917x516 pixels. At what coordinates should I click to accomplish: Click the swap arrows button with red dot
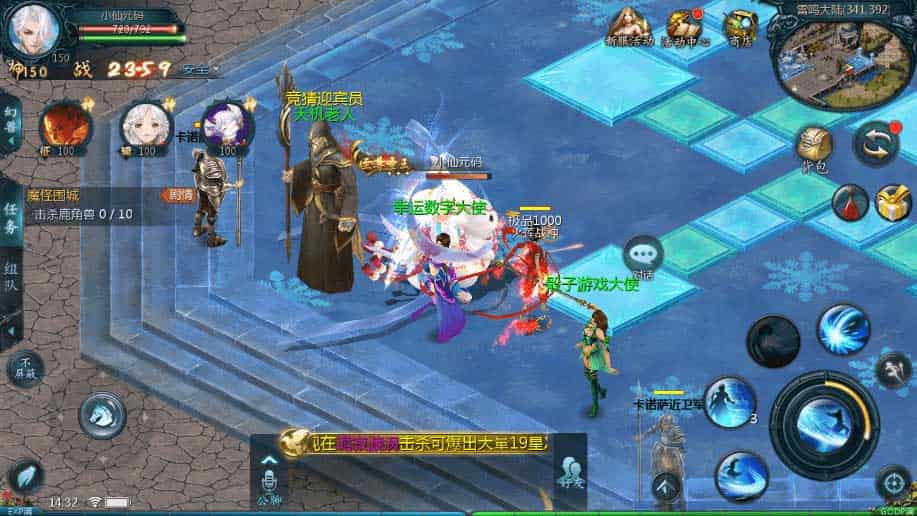(x=875, y=143)
